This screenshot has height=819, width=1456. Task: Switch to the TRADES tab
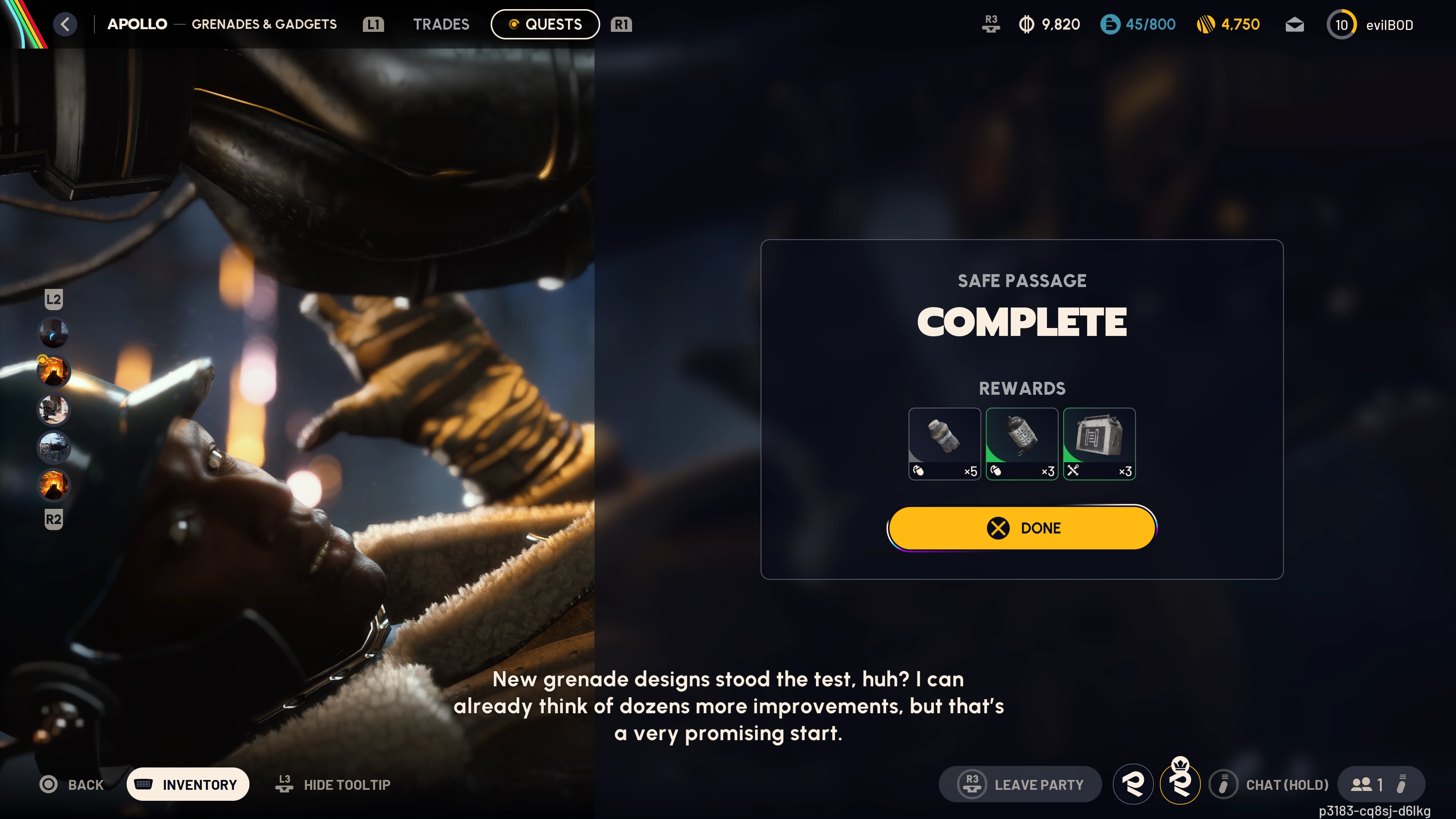point(441,24)
